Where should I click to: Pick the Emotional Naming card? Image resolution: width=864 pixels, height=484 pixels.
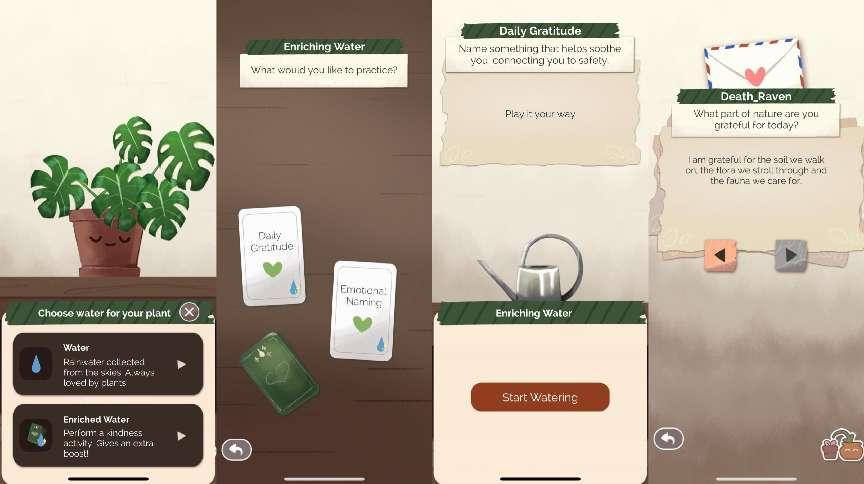coord(363,309)
